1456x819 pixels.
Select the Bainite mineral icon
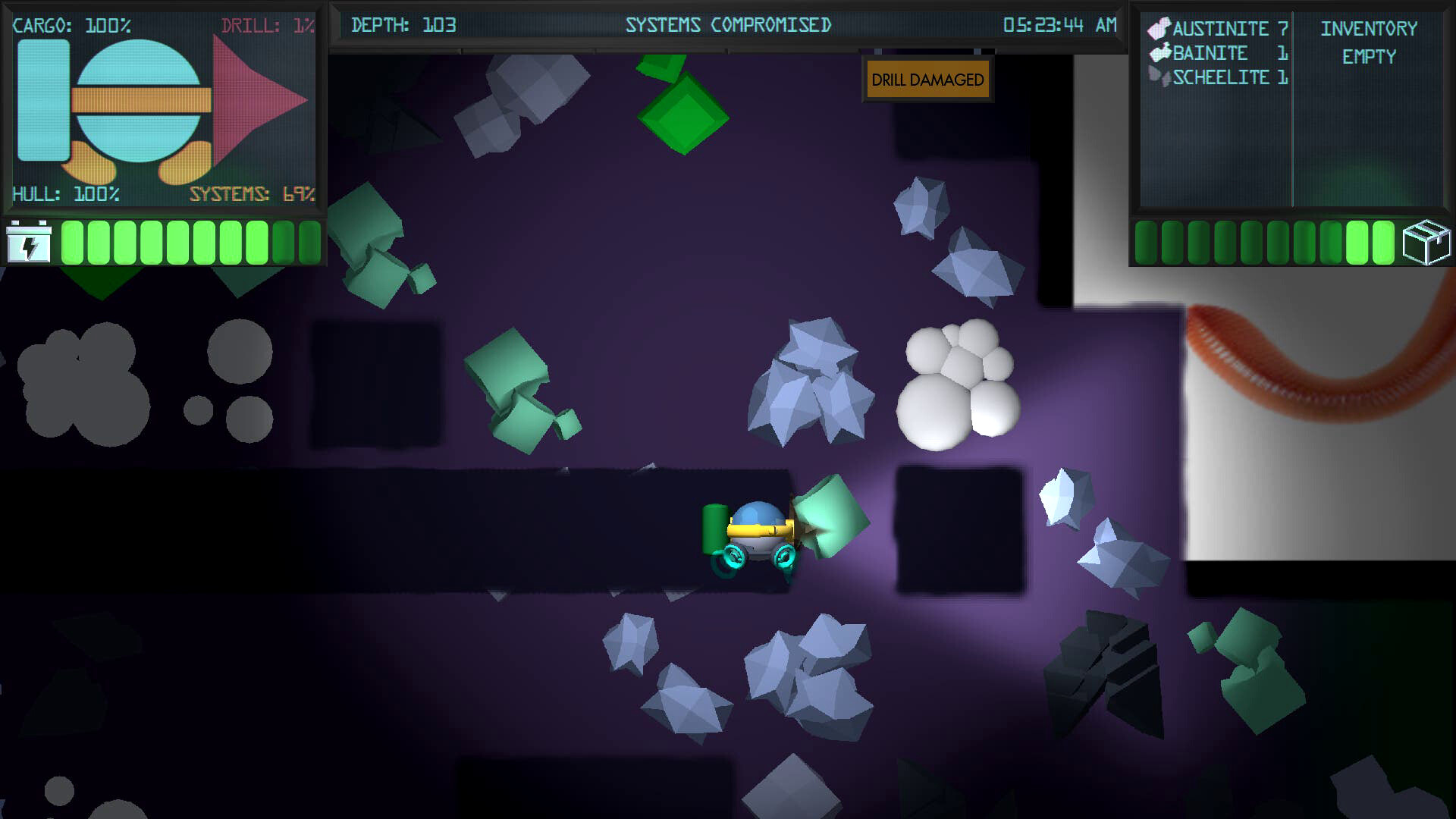pyautogui.click(x=1159, y=53)
